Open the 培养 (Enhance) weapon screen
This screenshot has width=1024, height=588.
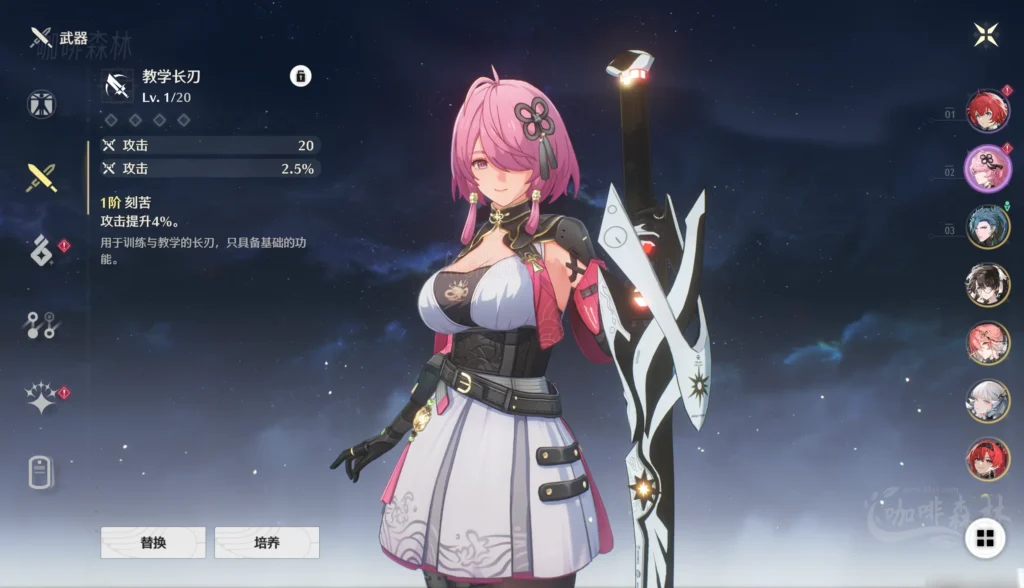pyautogui.click(x=266, y=542)
